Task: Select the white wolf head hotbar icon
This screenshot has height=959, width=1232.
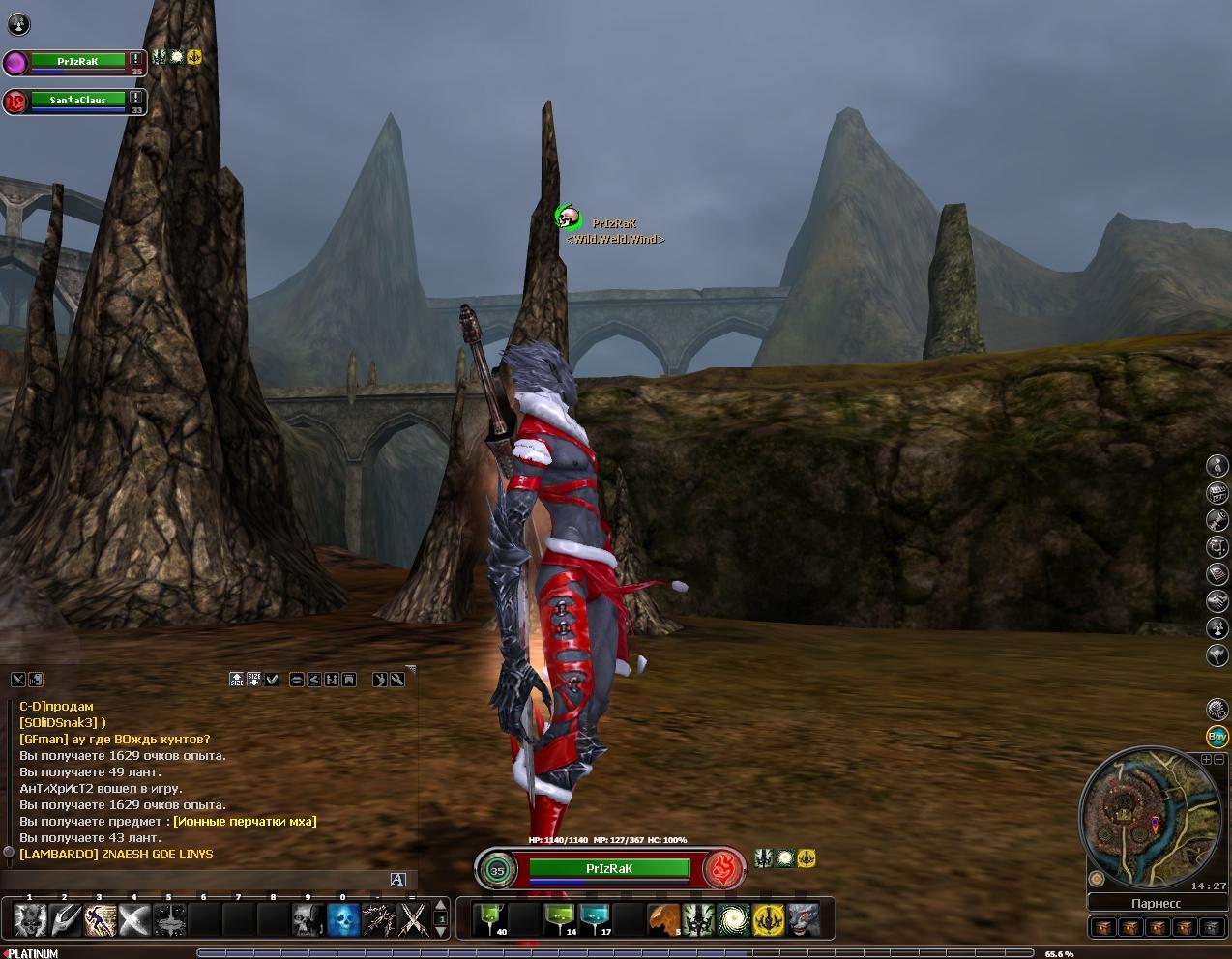Action: (x=803, y=919)
